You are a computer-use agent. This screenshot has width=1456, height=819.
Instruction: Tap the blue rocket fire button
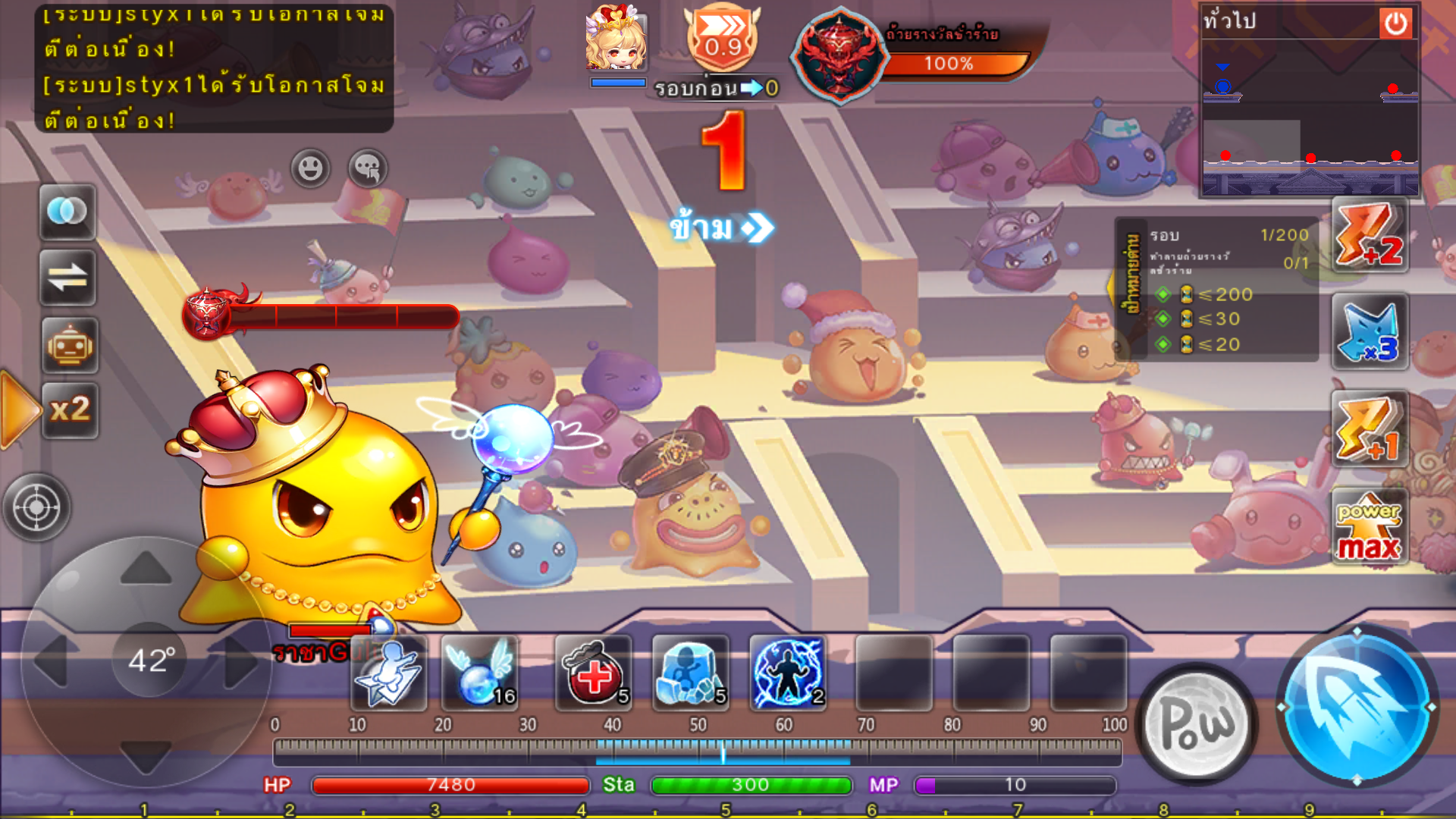(1356, 707)
